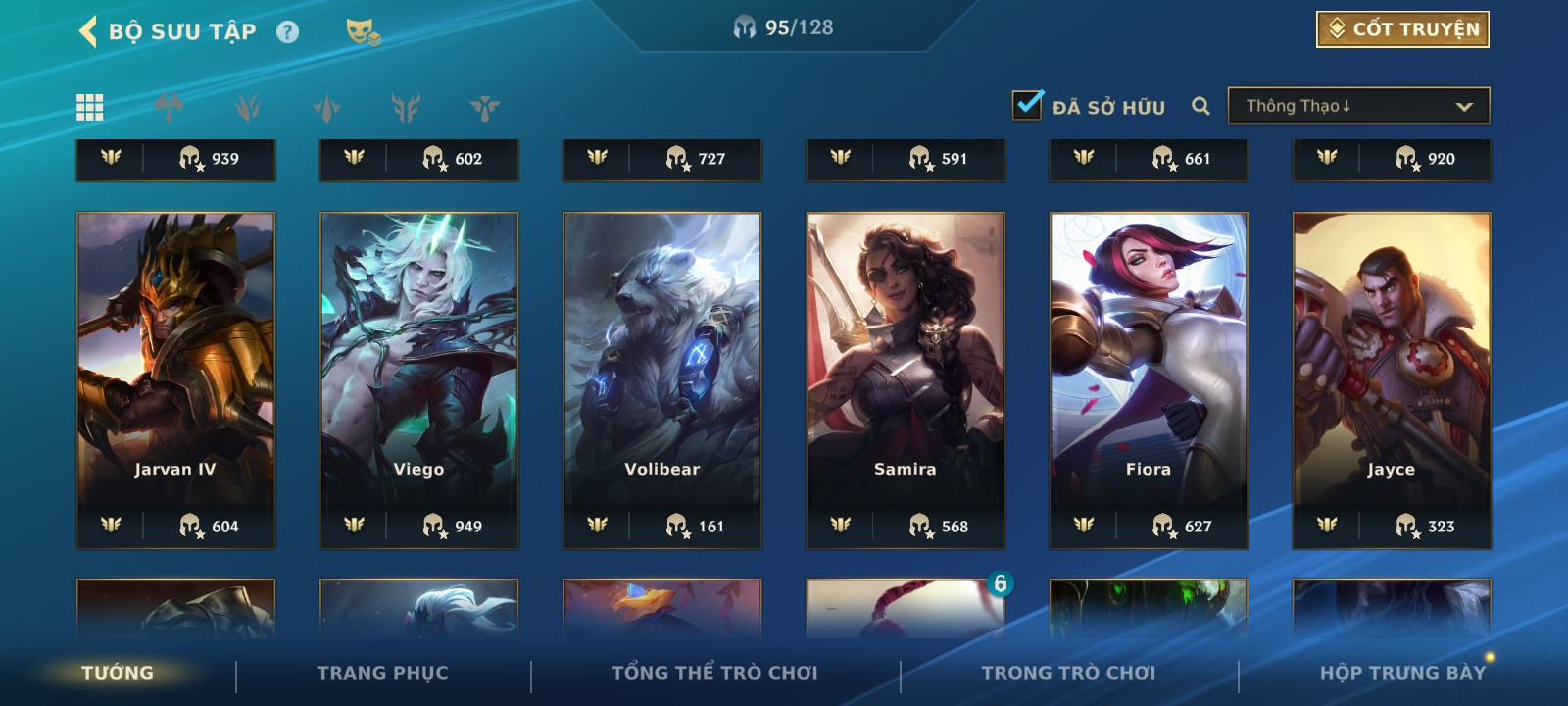Screen dimensions: 1568x706
Task: Open the help question mark icon
Action: [287, 32]
